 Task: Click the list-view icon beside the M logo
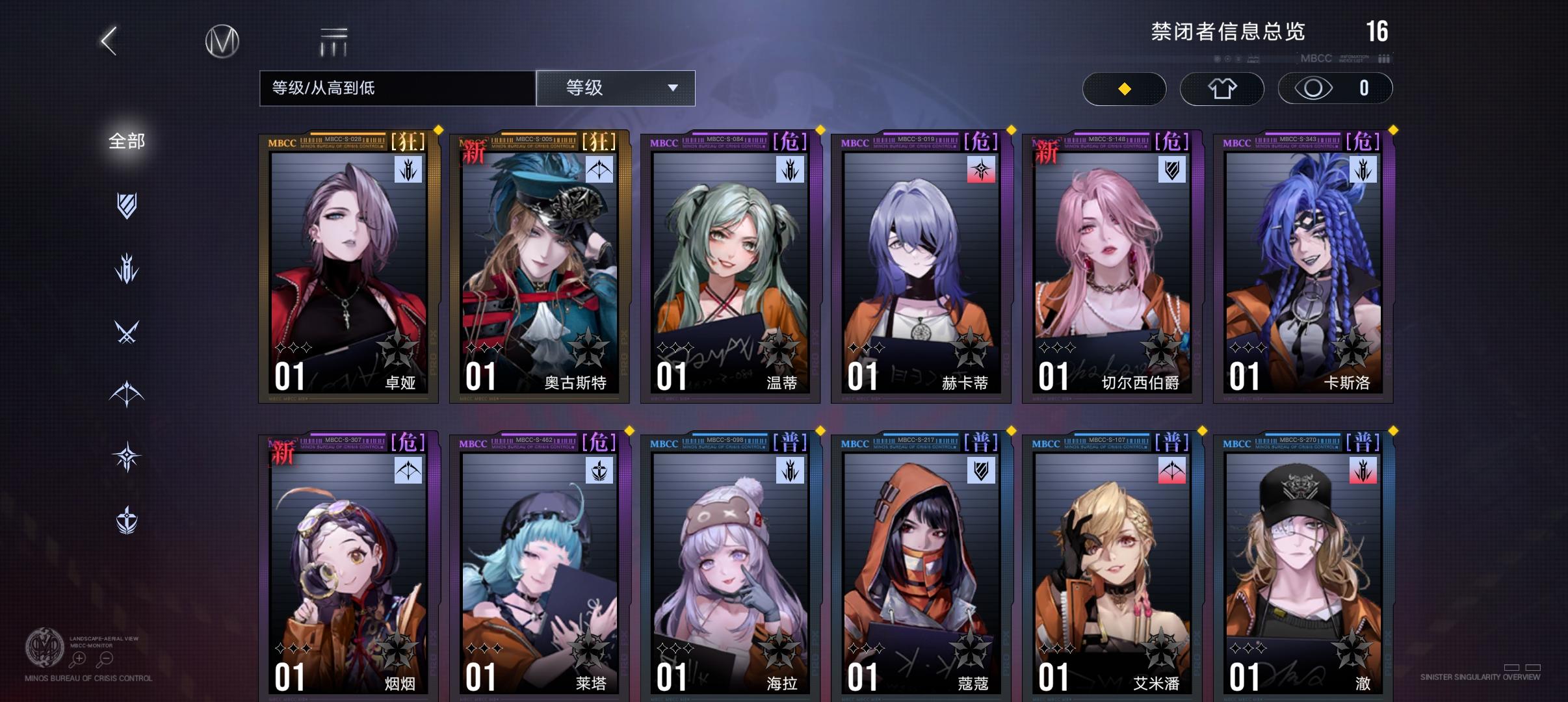click(x=332, y=40)
